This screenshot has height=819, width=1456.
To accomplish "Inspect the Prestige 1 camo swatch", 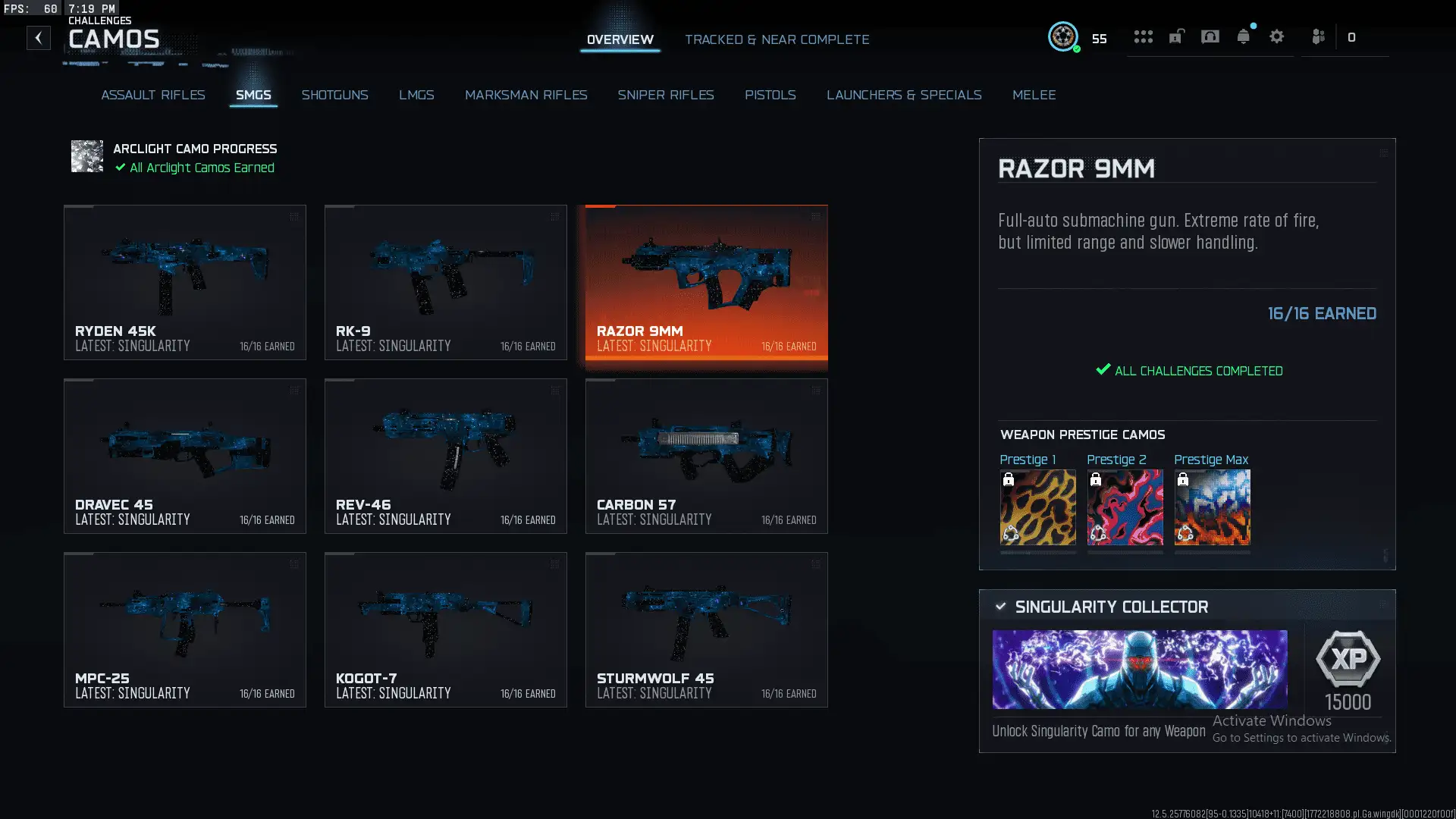I will [x=1037, y=507].
